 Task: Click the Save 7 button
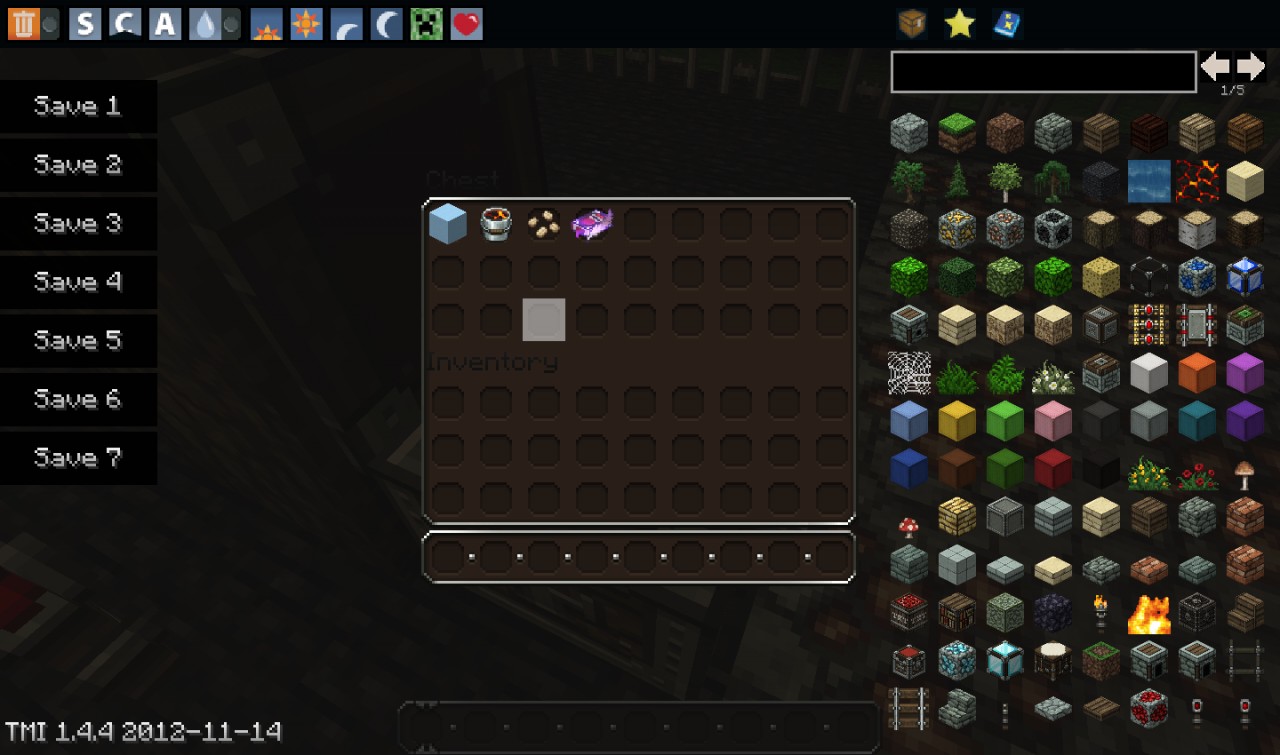[78, 458]
